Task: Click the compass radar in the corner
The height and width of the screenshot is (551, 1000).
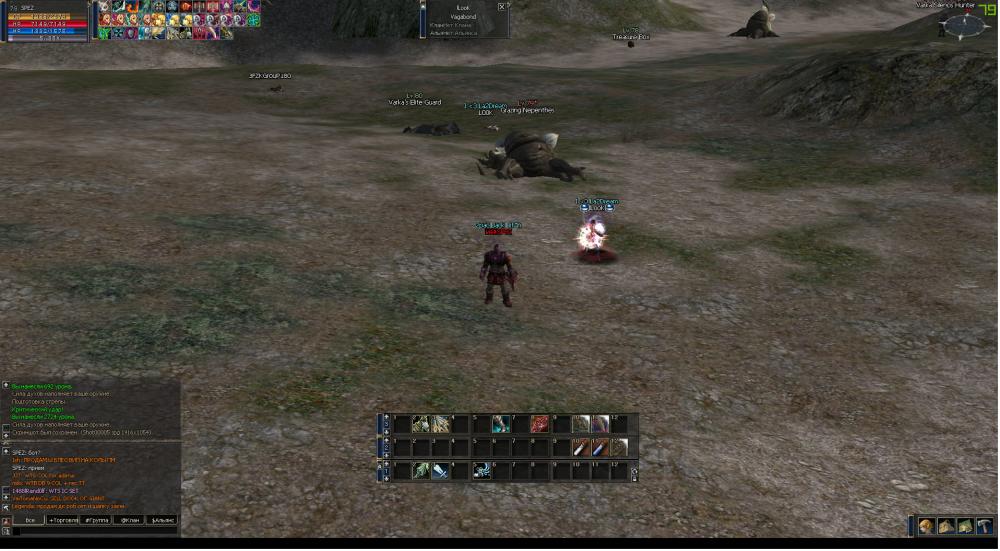Action: tap(964, 25)
